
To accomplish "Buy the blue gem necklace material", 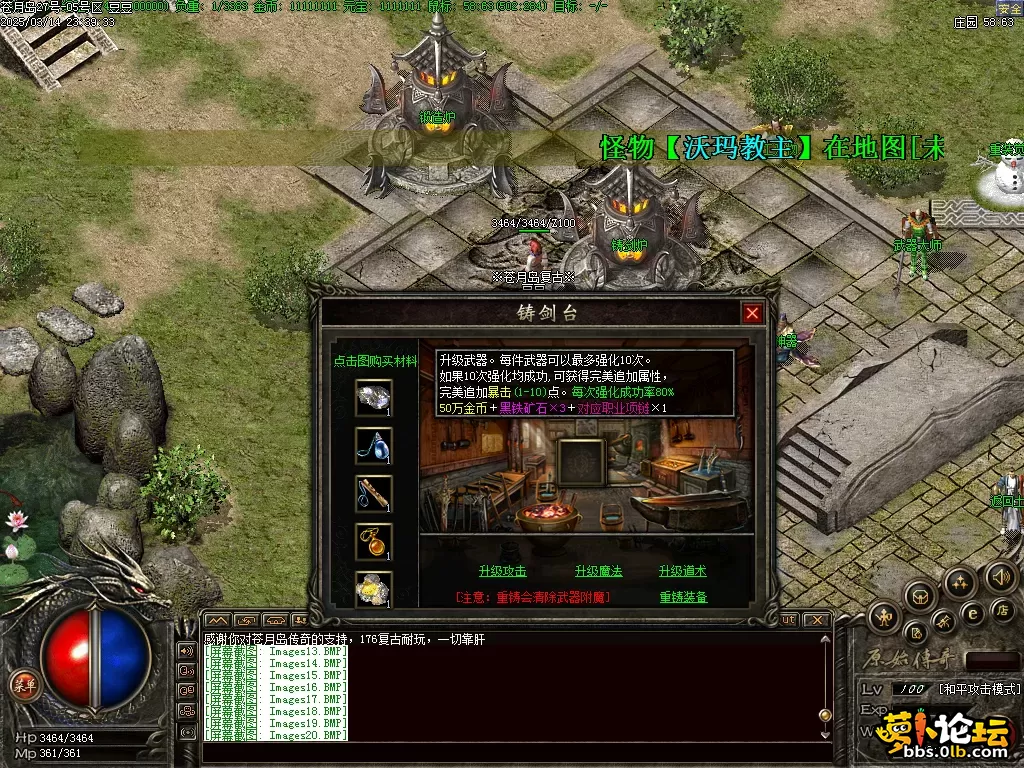I will (x=373, y=445).
